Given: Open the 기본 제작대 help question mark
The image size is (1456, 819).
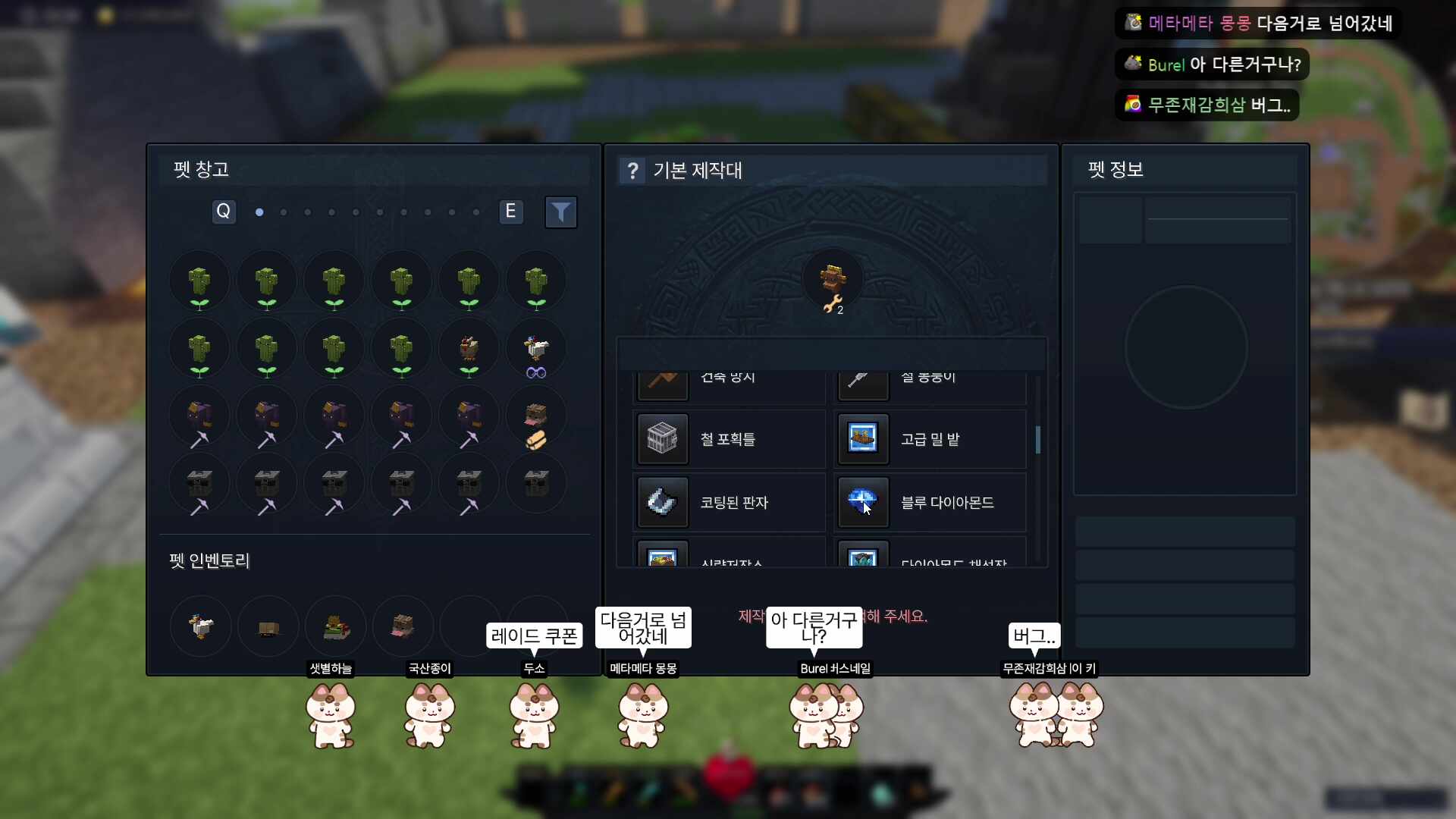Looking at the screenshot, I should [632, 170].
